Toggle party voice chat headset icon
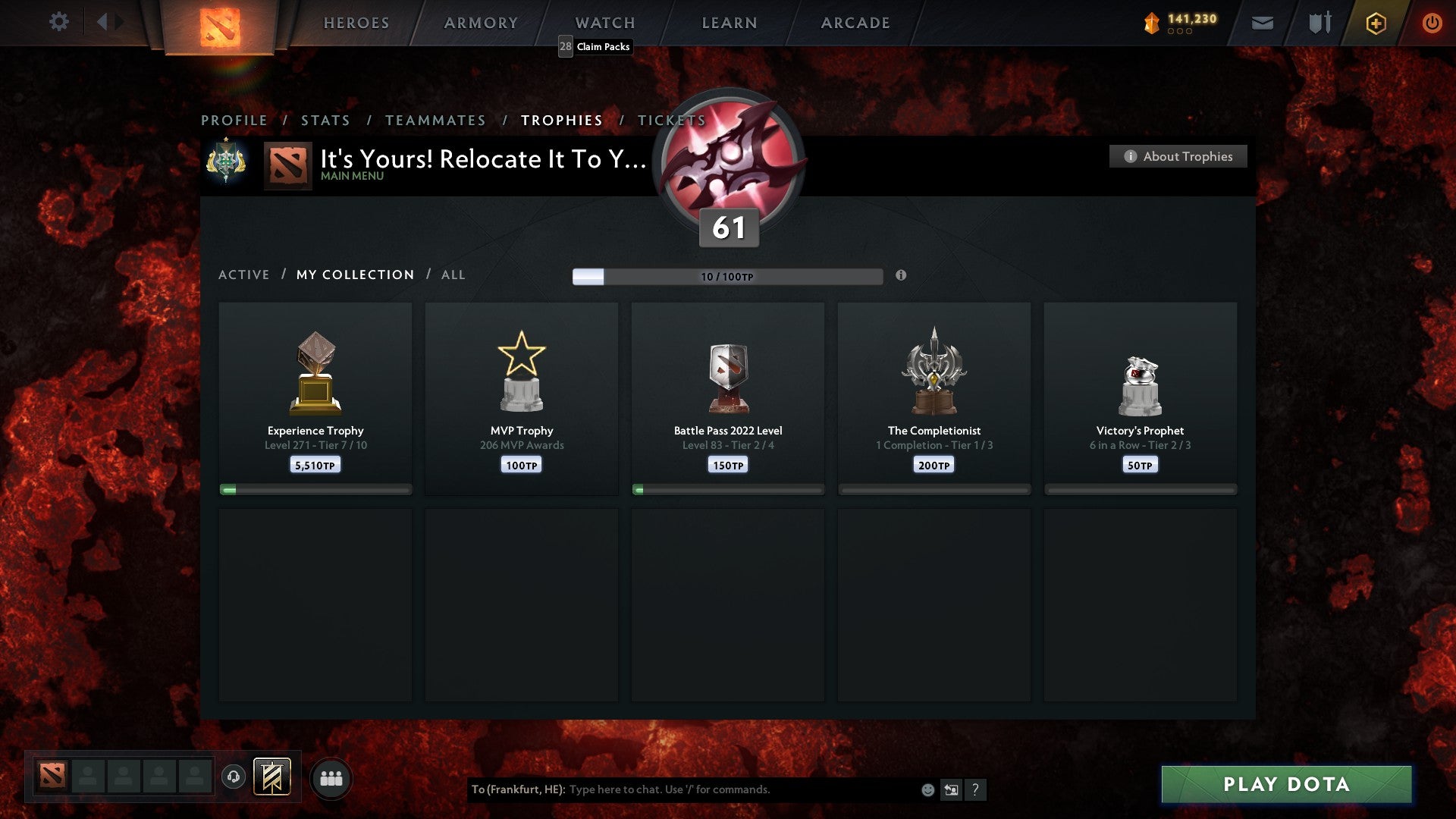Viewport: 1456px width, 819px height. click(233, 777)
